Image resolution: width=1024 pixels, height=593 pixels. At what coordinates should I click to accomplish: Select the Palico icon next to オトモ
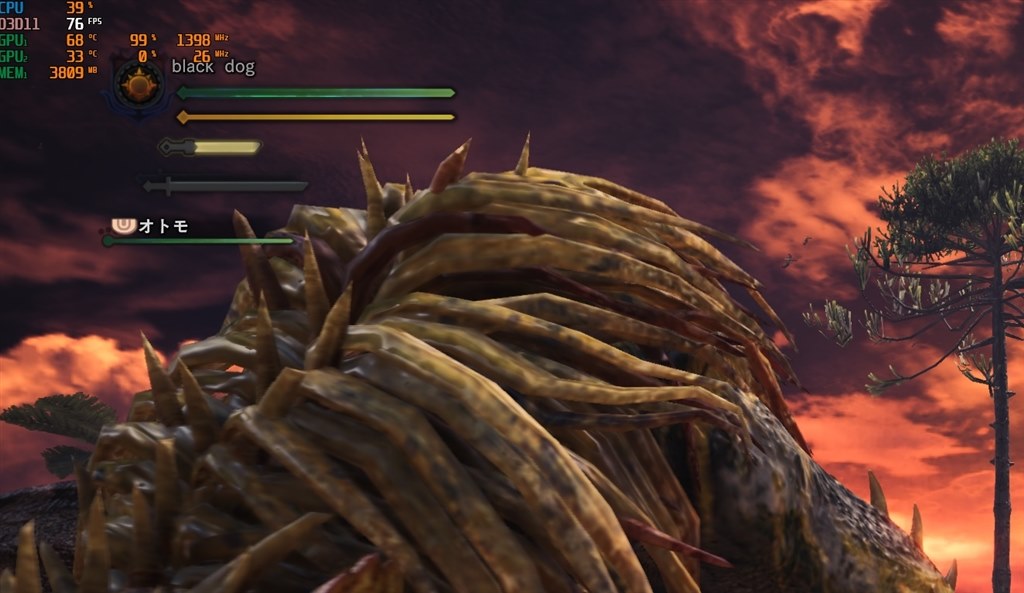pyautogui.click(x=125, y=226)
